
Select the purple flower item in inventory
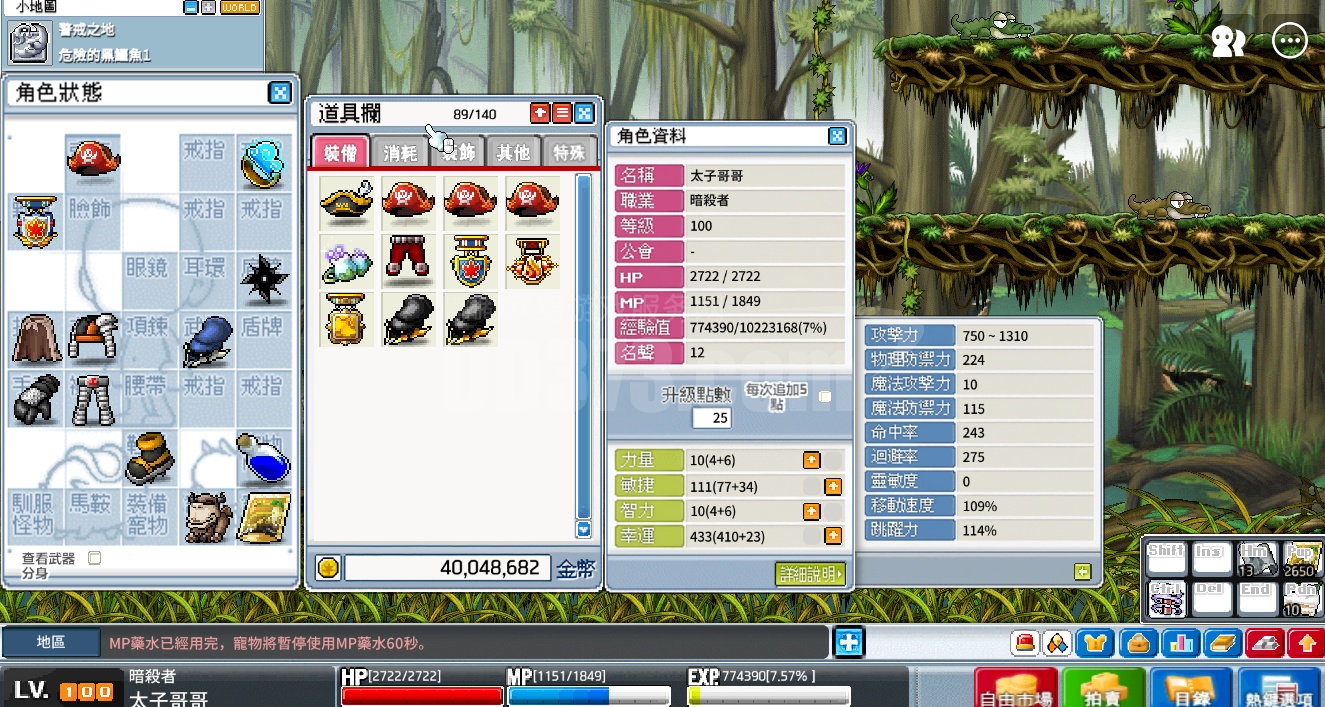pos(347,260)
